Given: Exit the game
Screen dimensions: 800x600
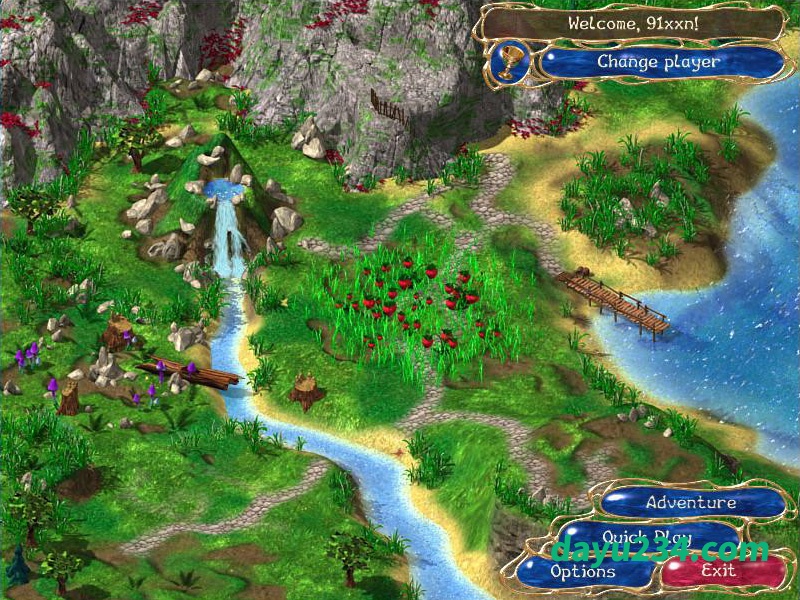Looking at the screenshot, I should click(x=719, y=572).
